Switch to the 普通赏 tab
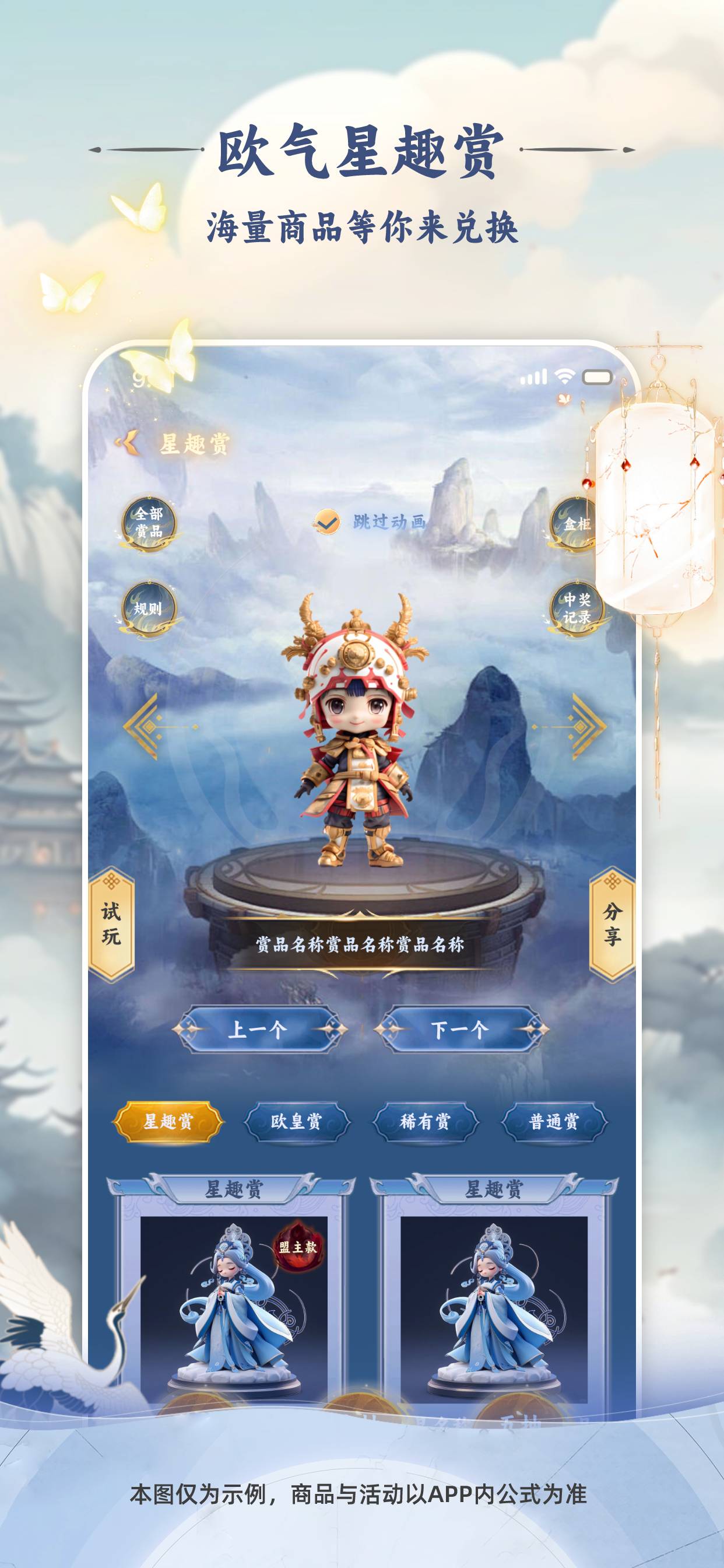The width and height of the screenshot is (724, 1568). (554, 1121)
